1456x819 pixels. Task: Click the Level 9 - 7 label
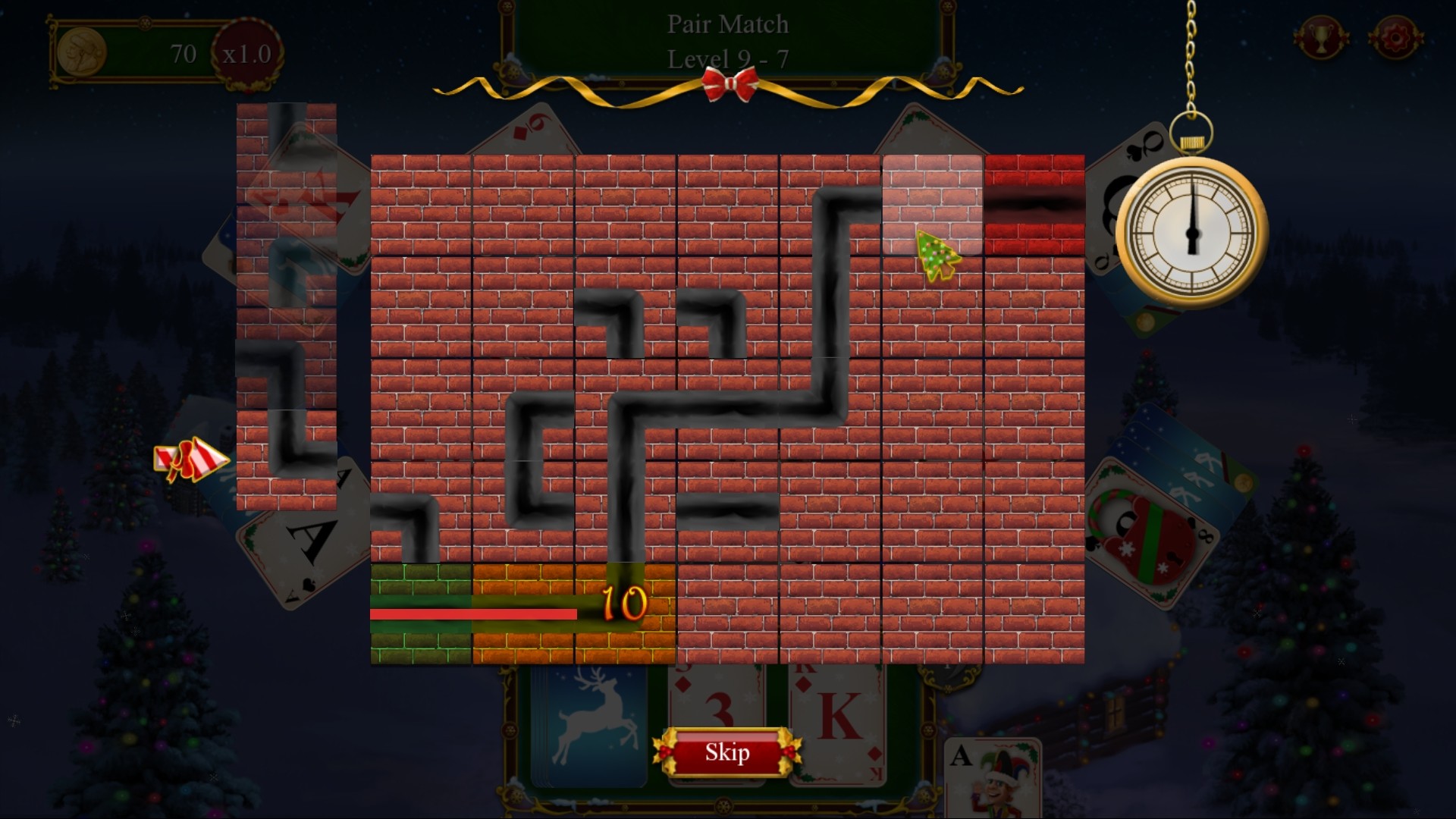click(726, 59)
